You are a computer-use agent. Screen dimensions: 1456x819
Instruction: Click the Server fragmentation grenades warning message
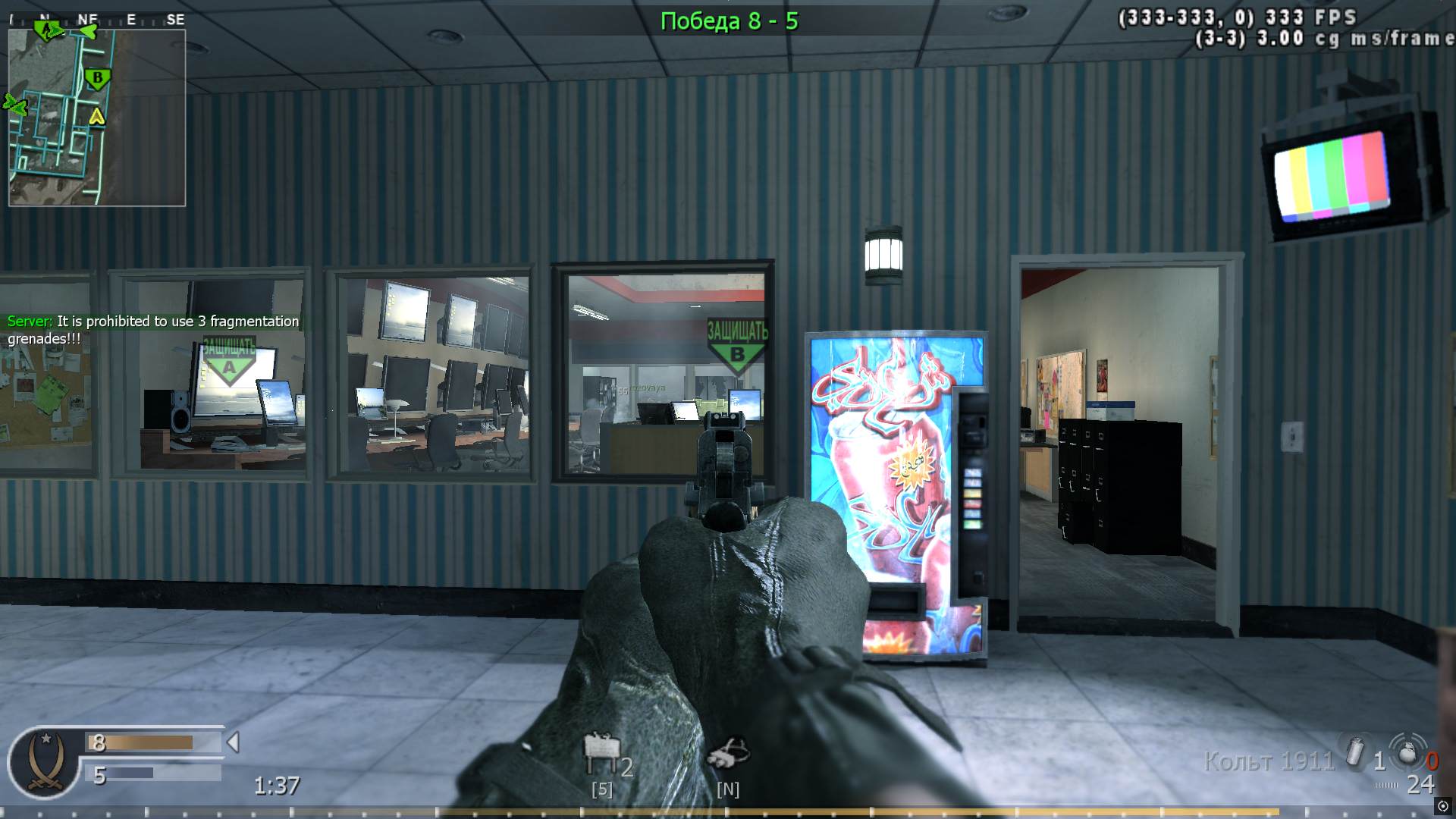pos(152,329)
